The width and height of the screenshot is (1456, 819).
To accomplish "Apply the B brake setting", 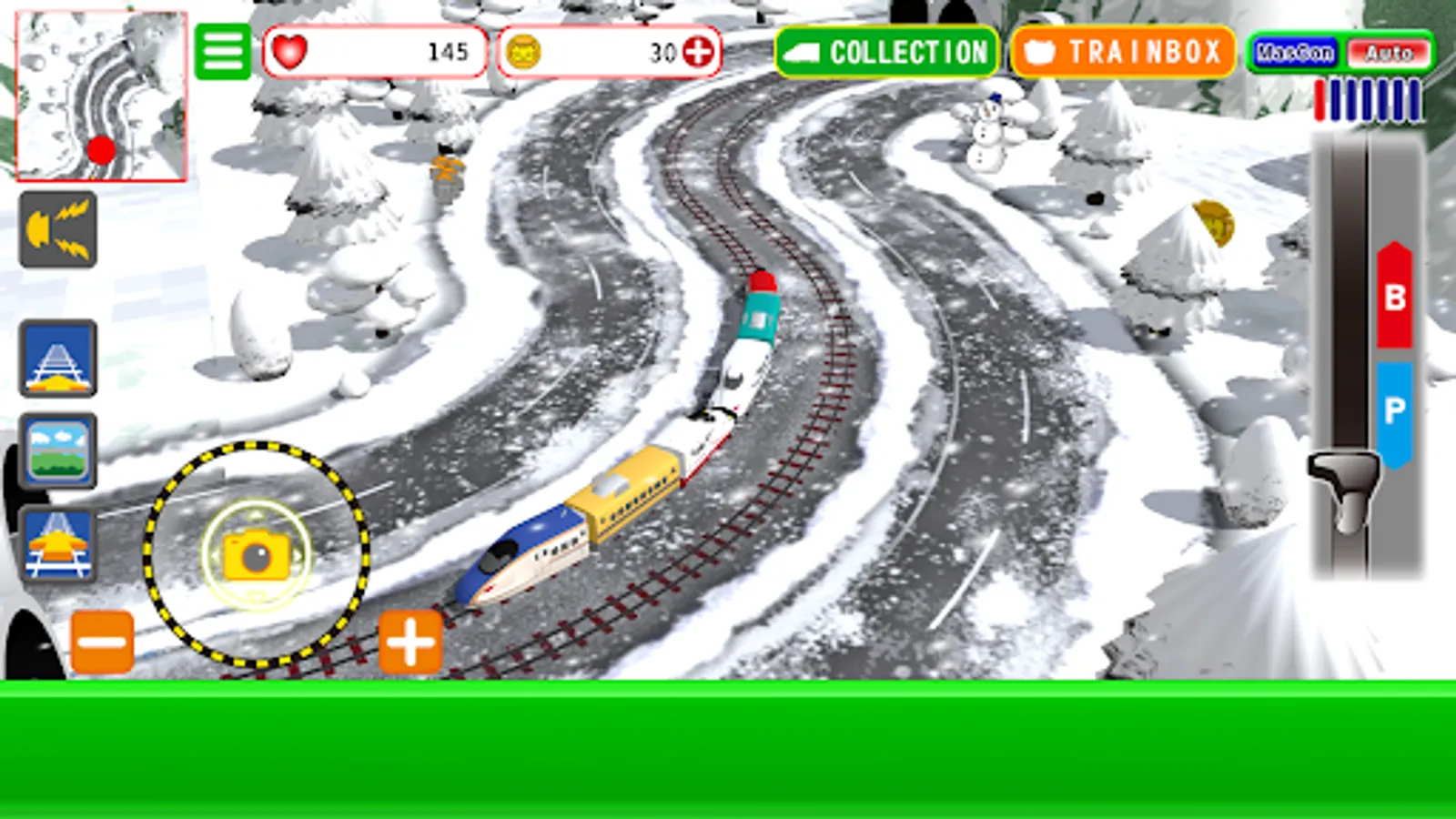I will (x=1392, y=294).
